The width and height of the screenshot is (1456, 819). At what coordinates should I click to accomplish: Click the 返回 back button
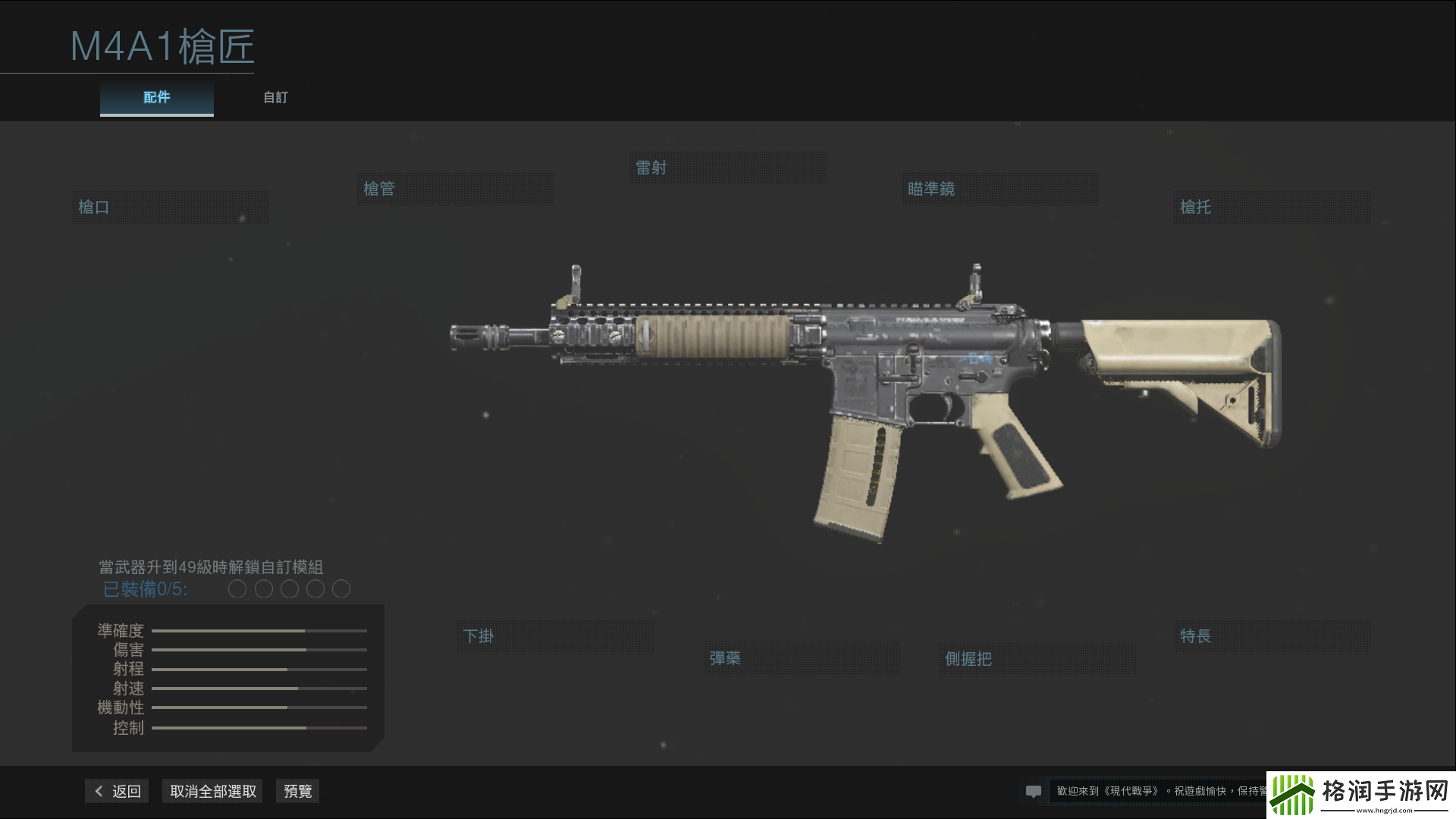click(x=115, y=790)
